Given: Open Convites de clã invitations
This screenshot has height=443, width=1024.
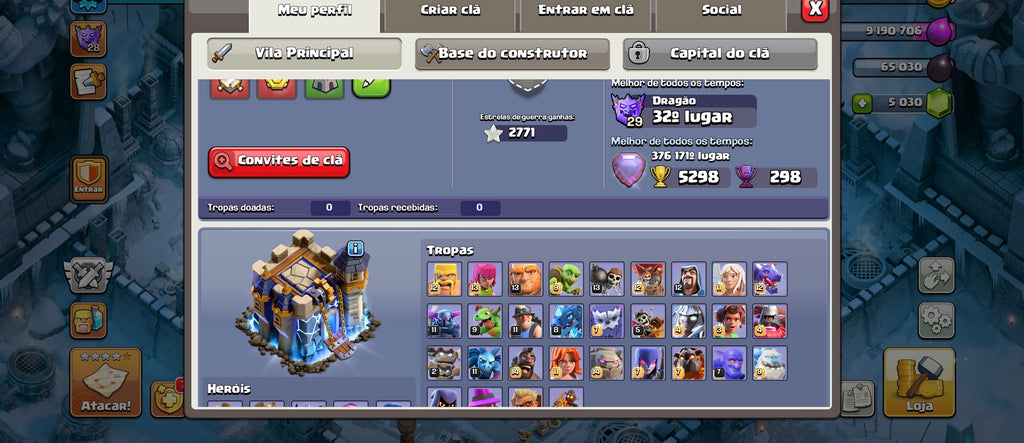Looking at the screenshot, I should pos(279,161).
